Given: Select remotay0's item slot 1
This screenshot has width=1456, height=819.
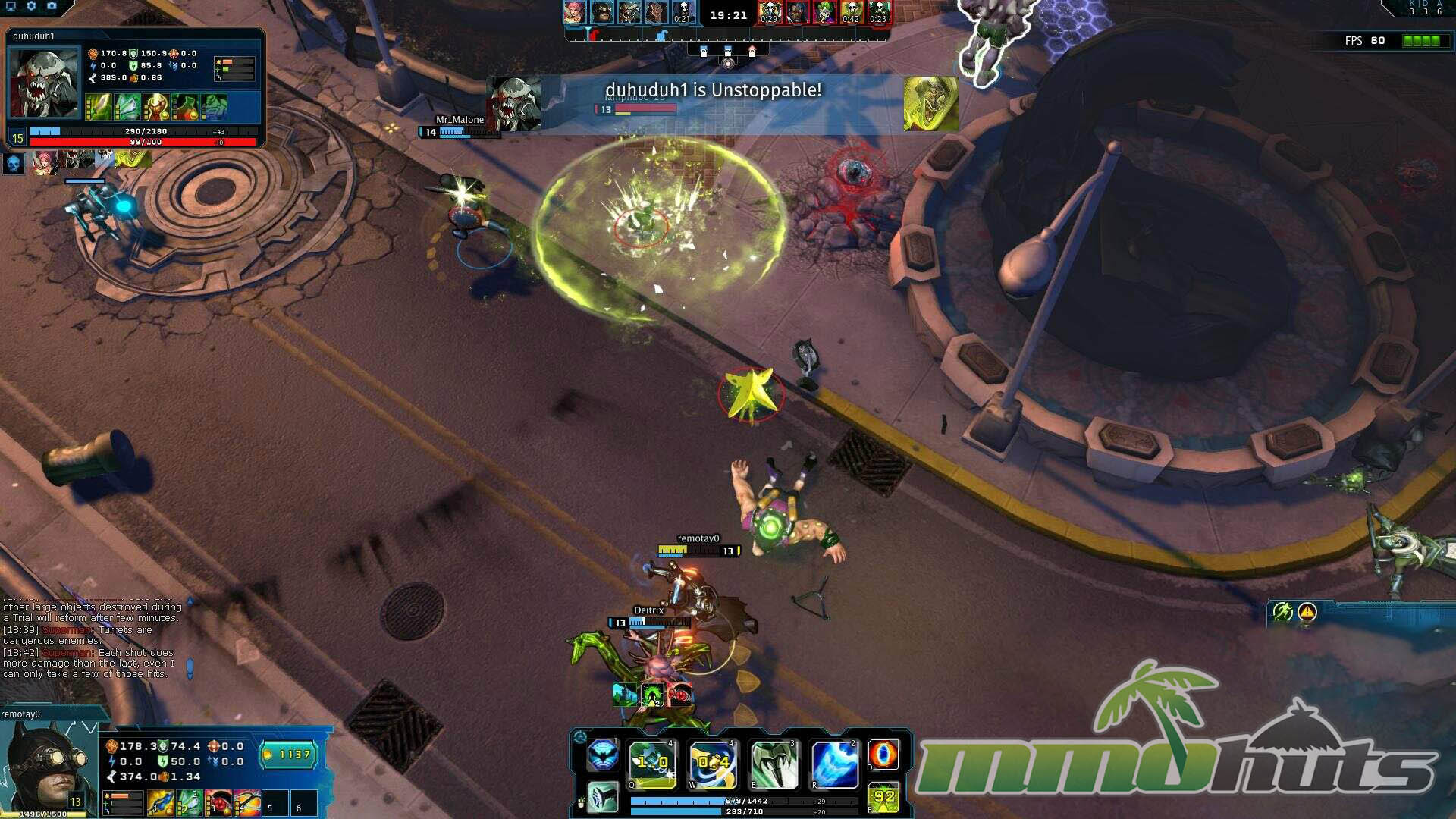Looking at the screenshot, I should point(161,802).
